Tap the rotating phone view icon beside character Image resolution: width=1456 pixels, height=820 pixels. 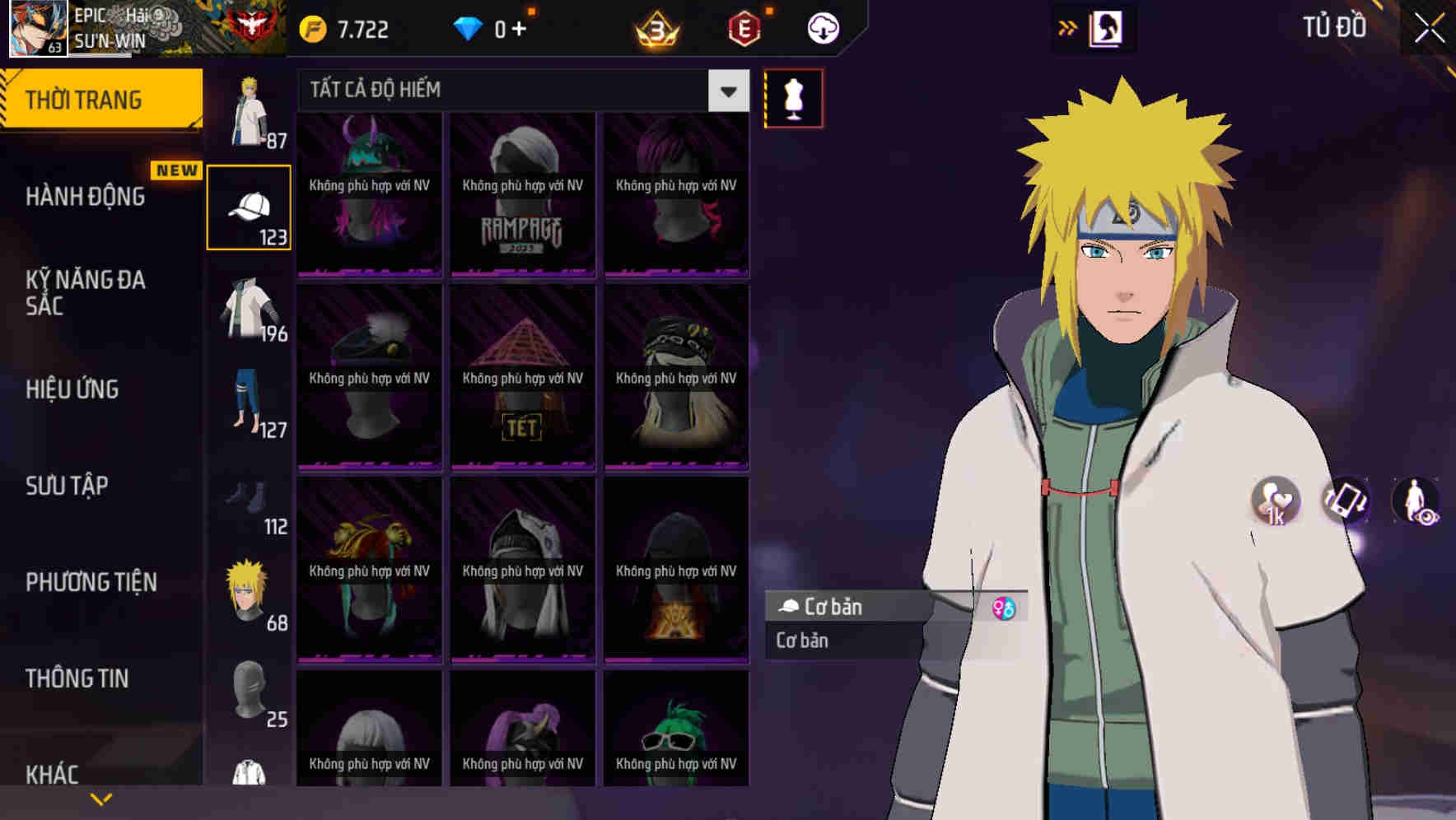(1346, 502)
